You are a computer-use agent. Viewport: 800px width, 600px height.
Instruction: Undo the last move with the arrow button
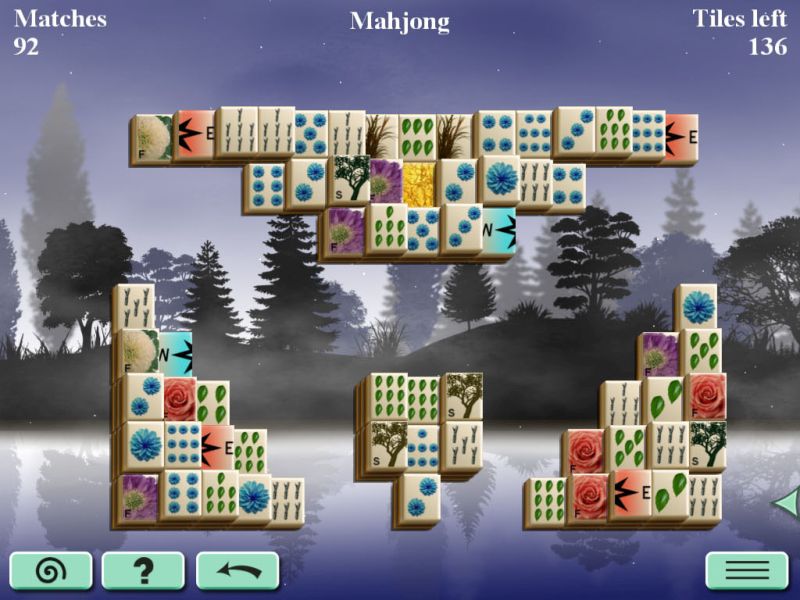237,571
